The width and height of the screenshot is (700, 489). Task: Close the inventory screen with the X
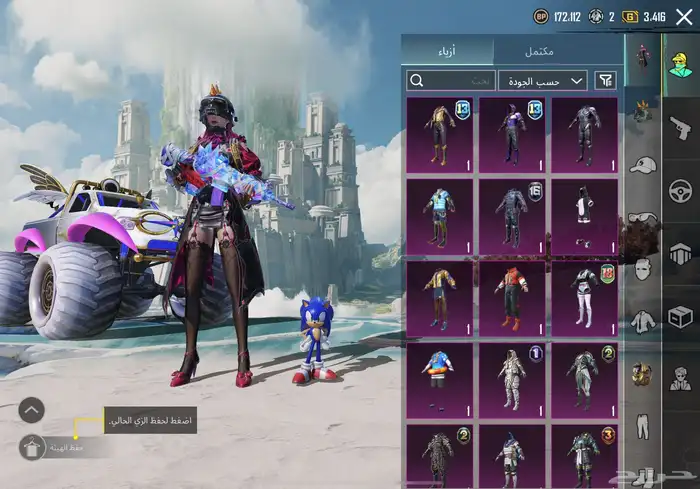[685, 16]
